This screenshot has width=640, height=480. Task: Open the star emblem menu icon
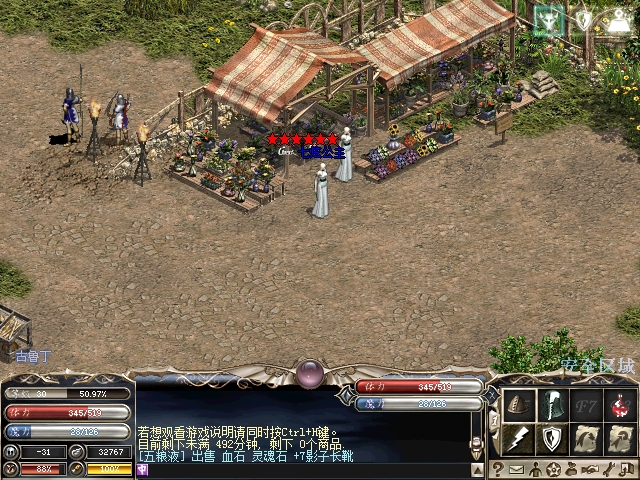pyautogui.click(x=553, y=469)
